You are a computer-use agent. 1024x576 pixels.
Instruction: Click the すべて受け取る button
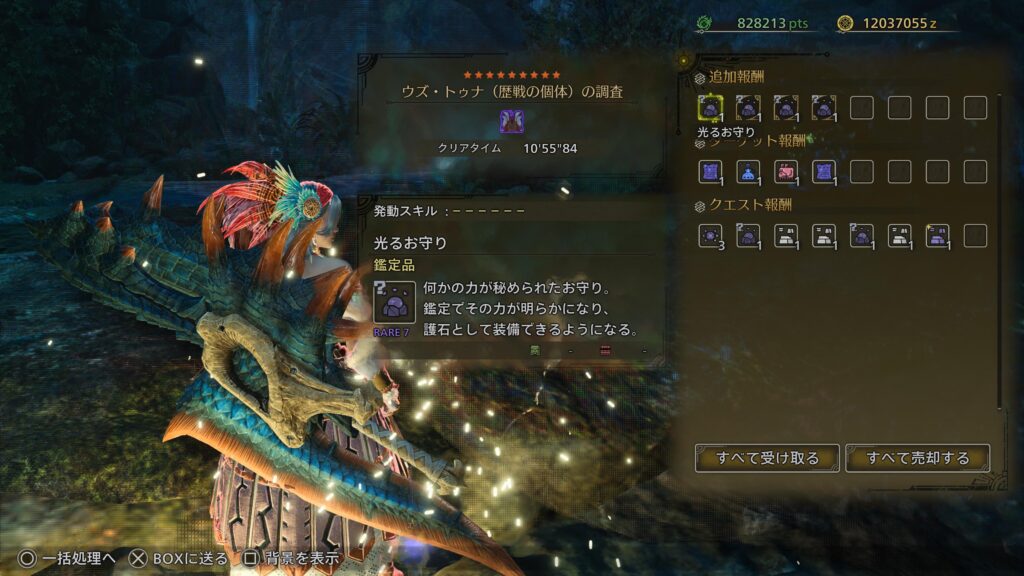(767, 458)
